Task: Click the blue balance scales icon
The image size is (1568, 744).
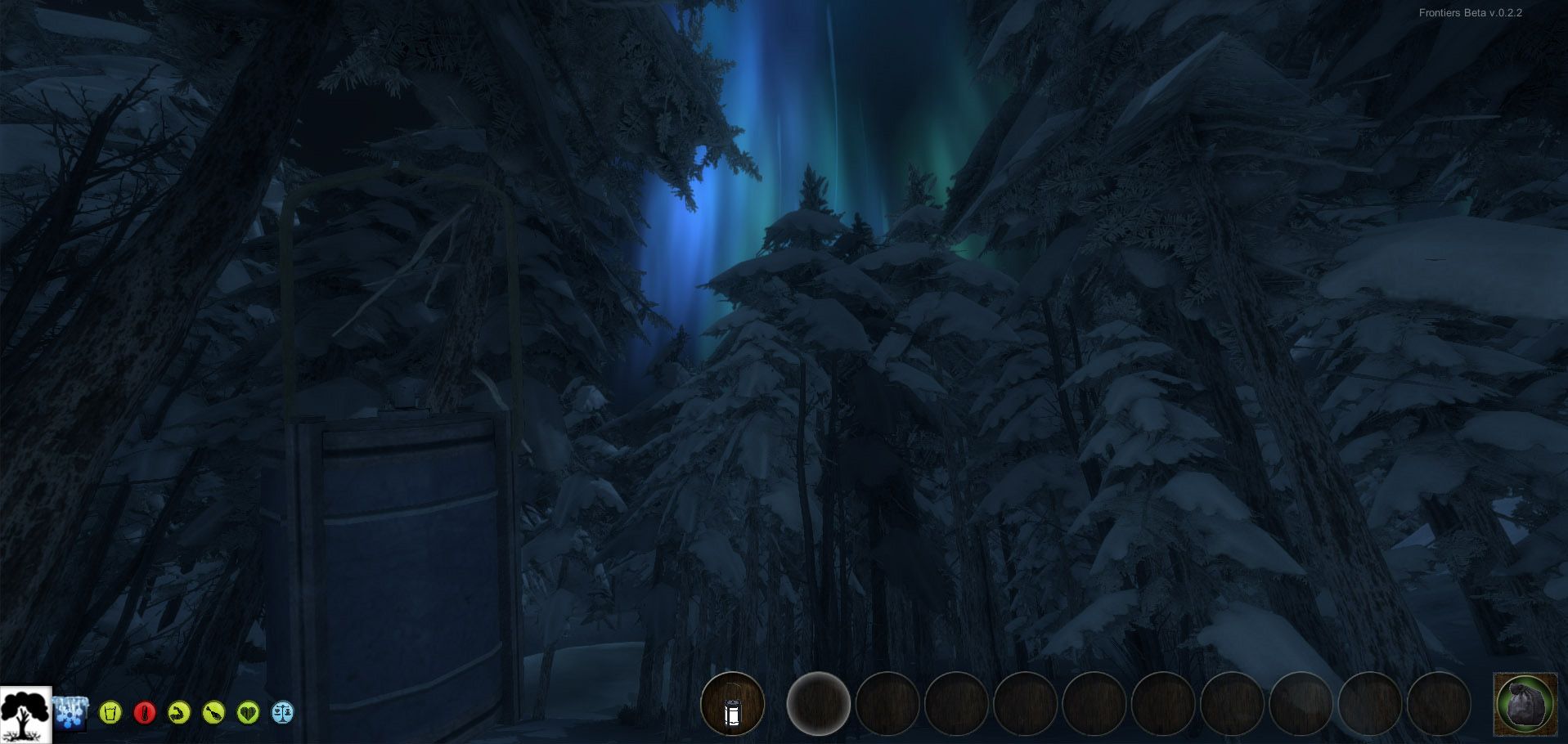Action: point(282,713)
